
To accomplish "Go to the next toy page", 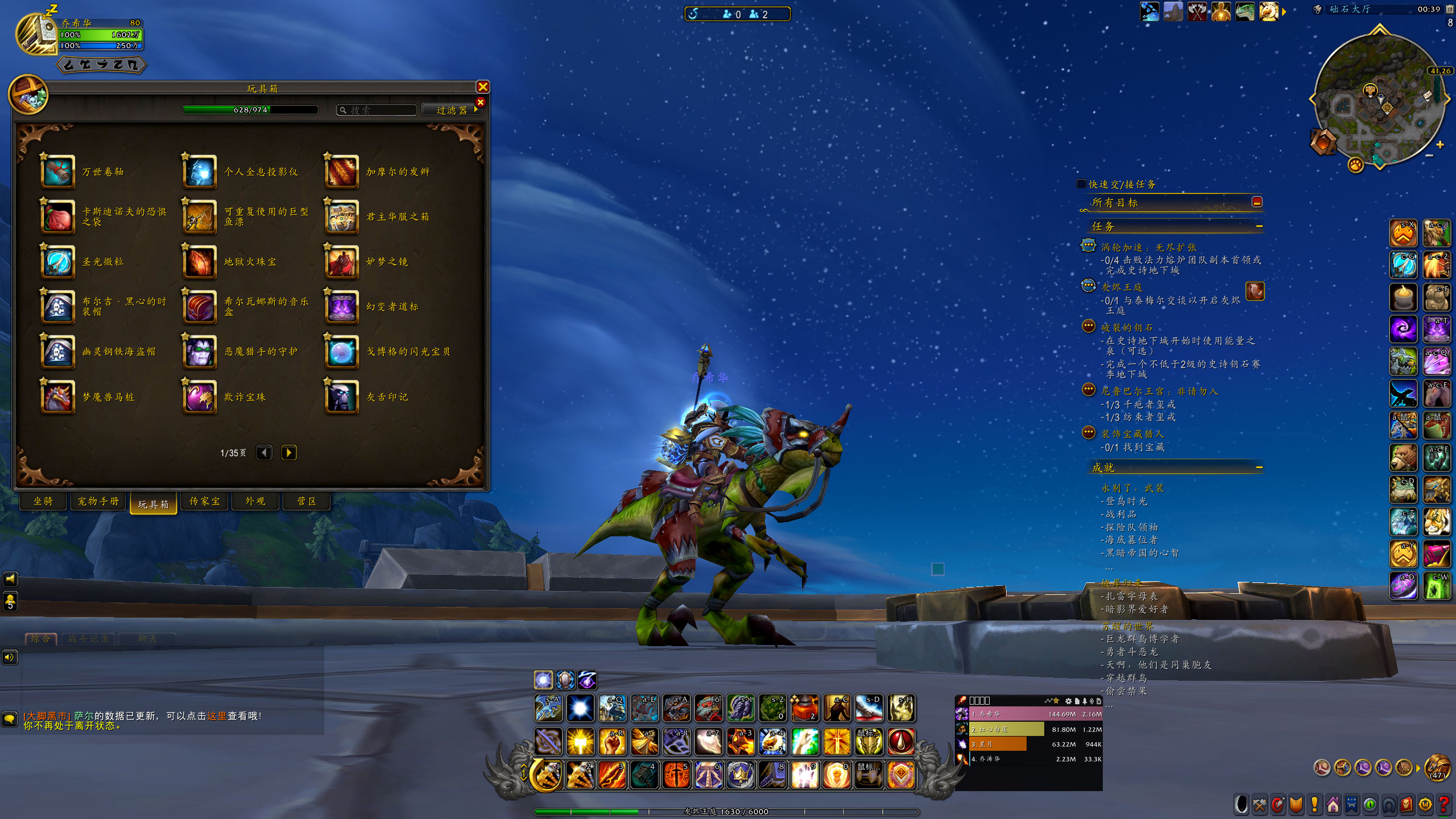I will click(289, 453).
